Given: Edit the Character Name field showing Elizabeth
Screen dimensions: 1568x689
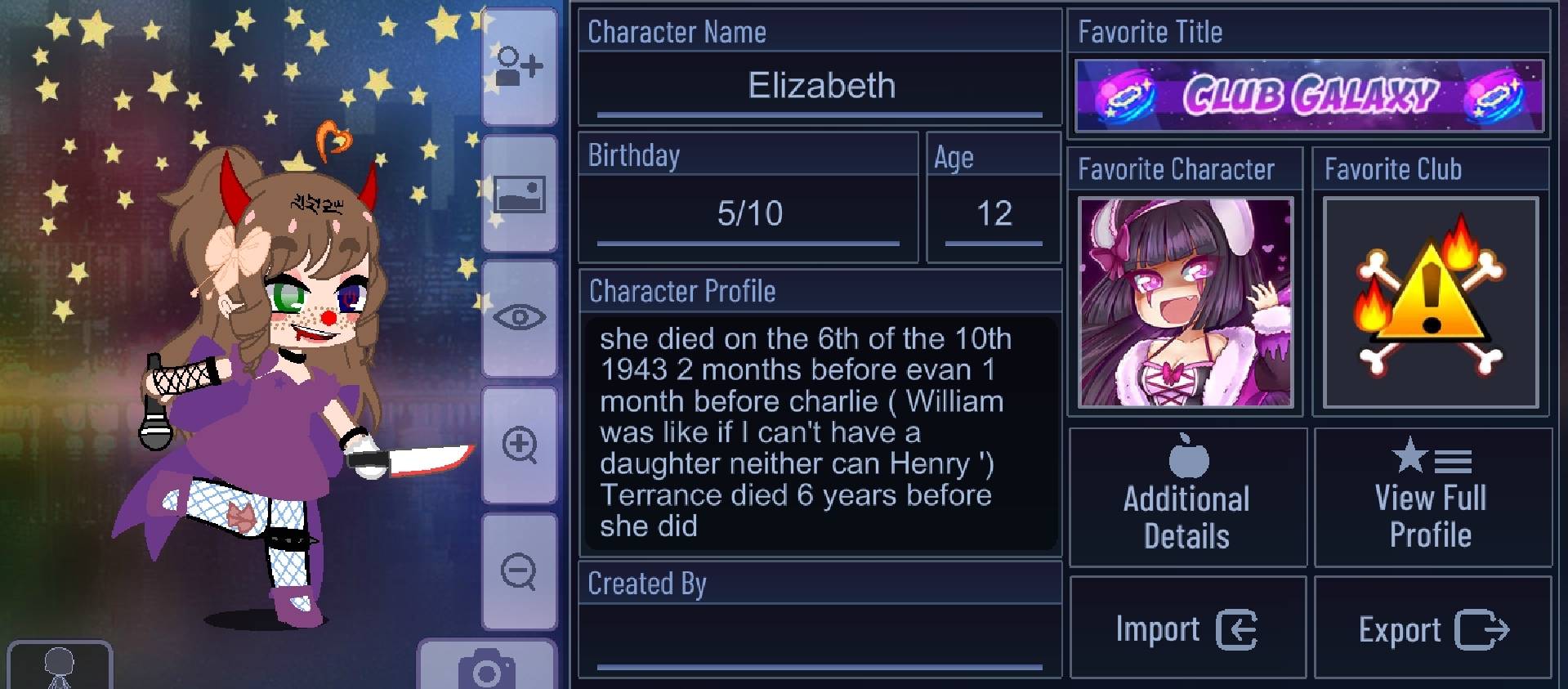Looking at the screenshot, I should (820, 87).
